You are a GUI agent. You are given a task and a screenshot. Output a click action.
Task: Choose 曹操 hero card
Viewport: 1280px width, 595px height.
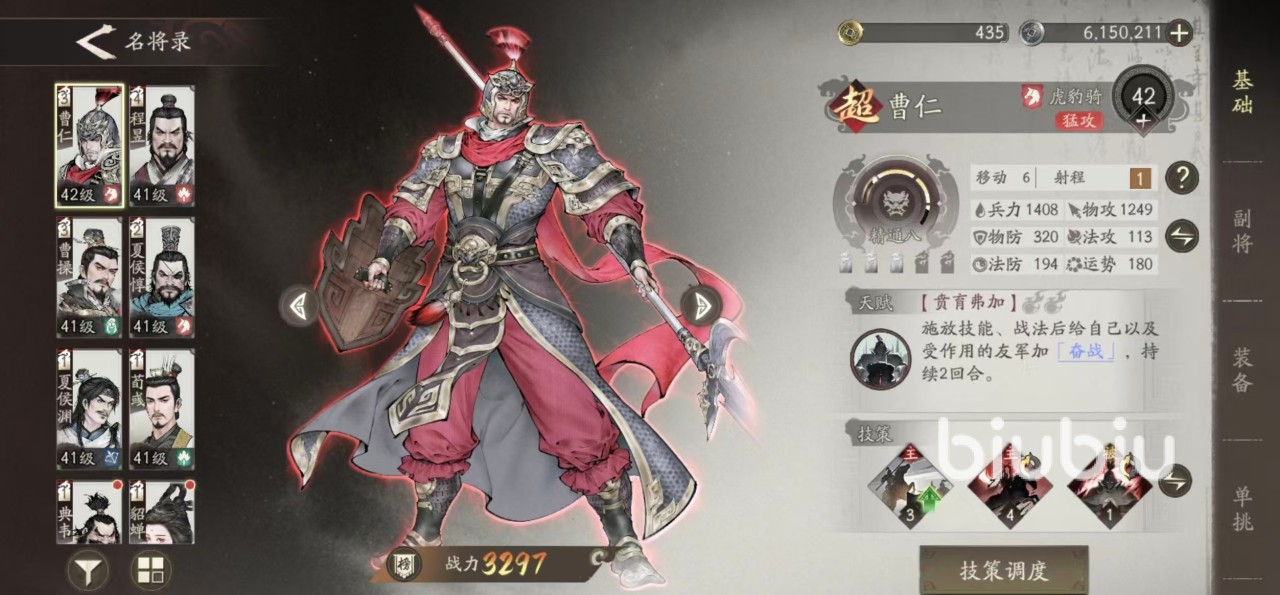[89, 277]
